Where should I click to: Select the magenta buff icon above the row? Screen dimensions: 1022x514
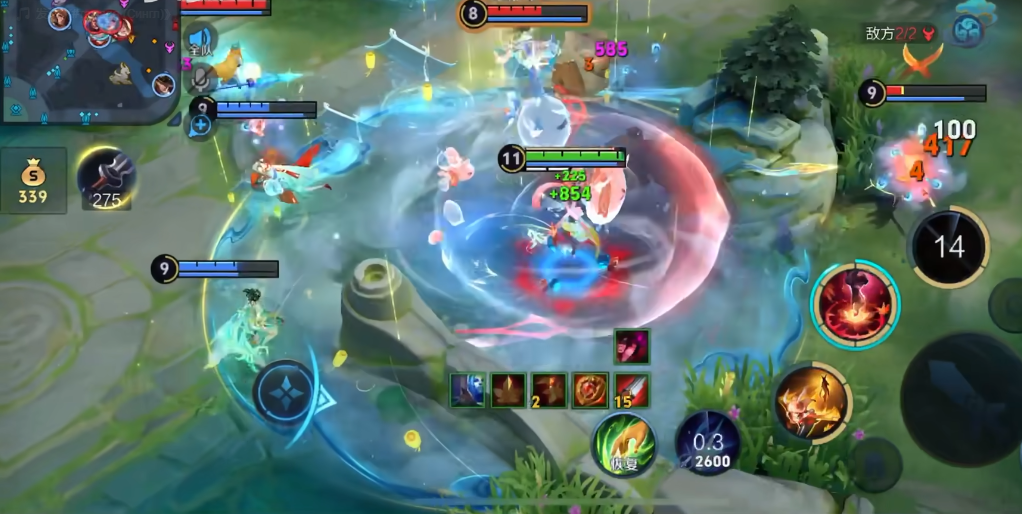631,346
